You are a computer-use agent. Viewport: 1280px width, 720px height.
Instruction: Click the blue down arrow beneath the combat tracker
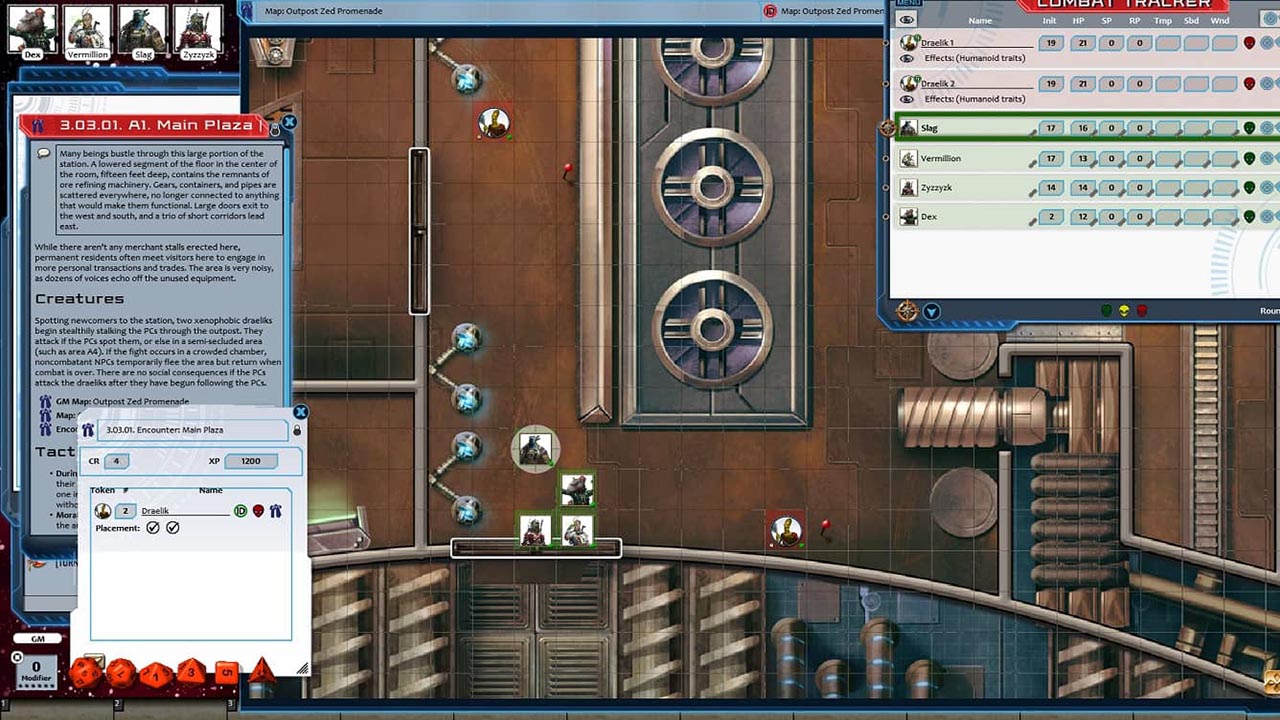point(932,311)
